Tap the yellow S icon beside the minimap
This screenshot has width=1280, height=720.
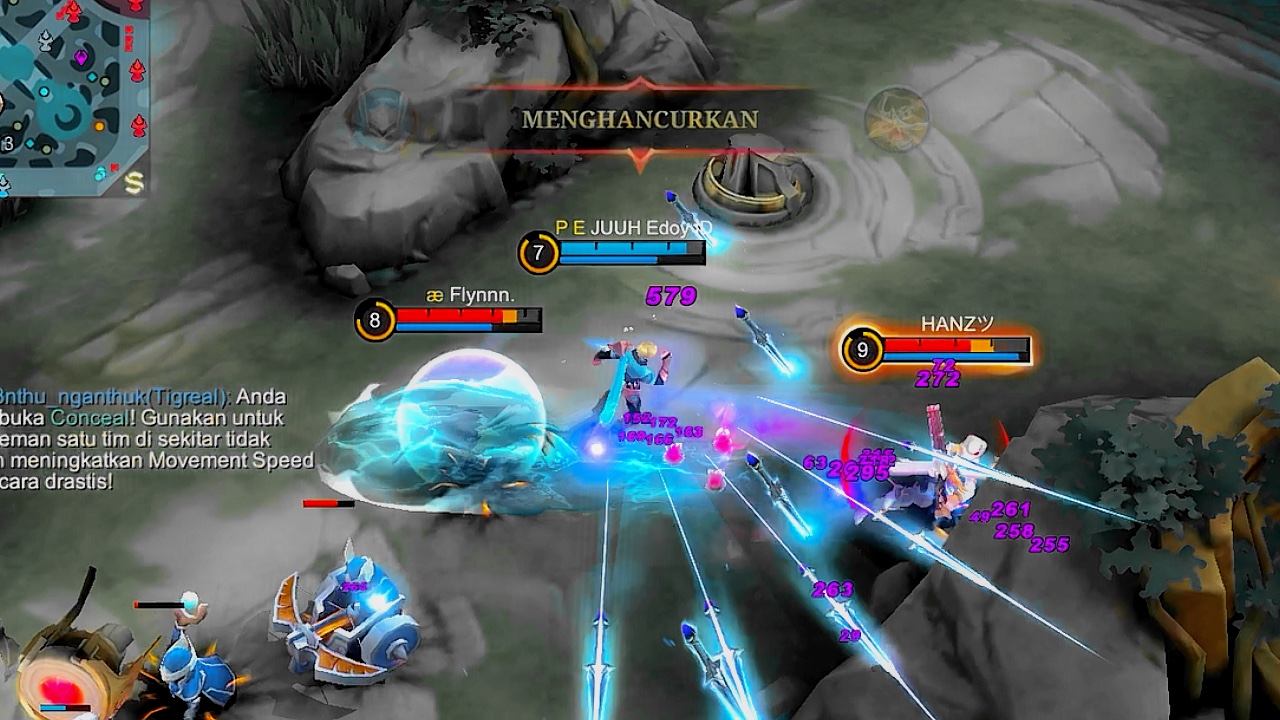tap(134, 181)
